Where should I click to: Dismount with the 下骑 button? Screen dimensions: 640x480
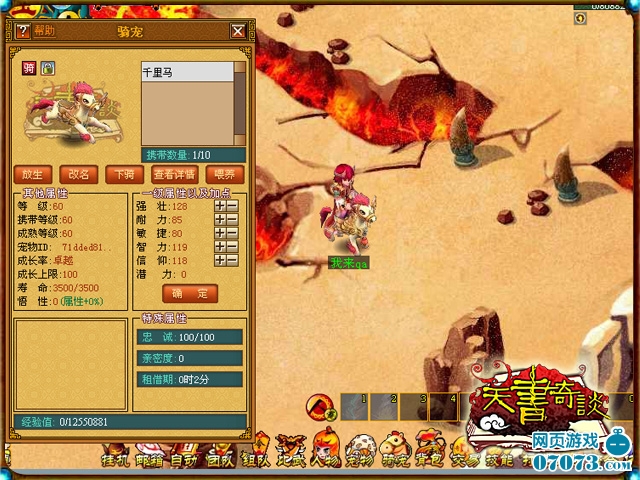point(124,174)
